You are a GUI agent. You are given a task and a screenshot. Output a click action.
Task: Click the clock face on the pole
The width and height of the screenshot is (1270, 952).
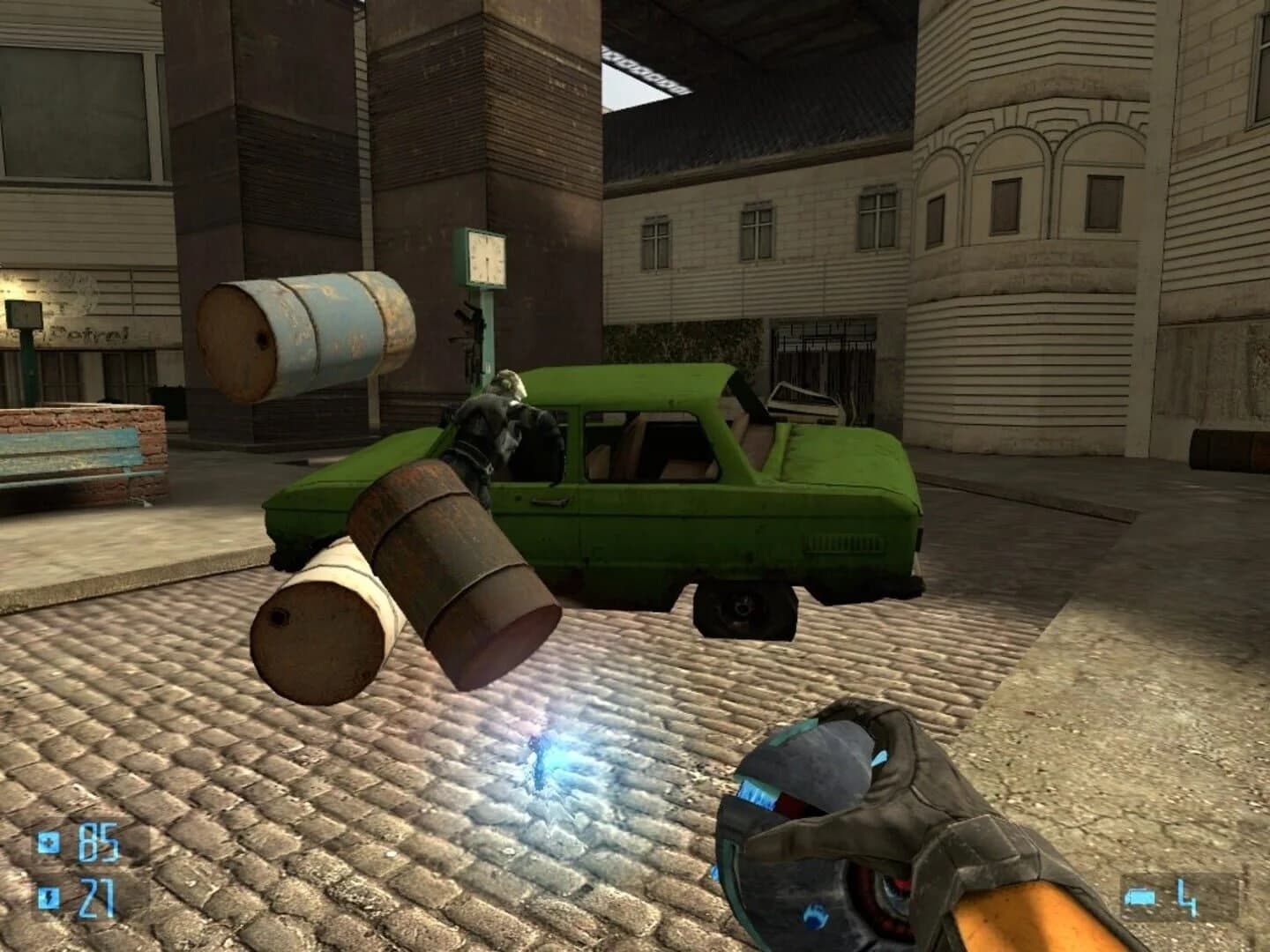486,257
